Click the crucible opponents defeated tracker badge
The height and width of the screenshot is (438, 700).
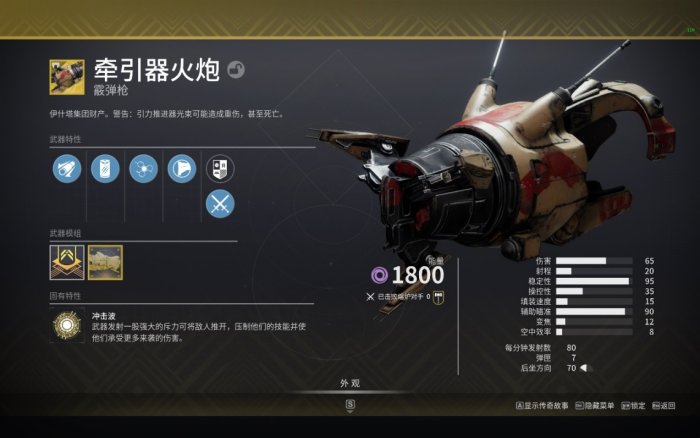[438, 296]
